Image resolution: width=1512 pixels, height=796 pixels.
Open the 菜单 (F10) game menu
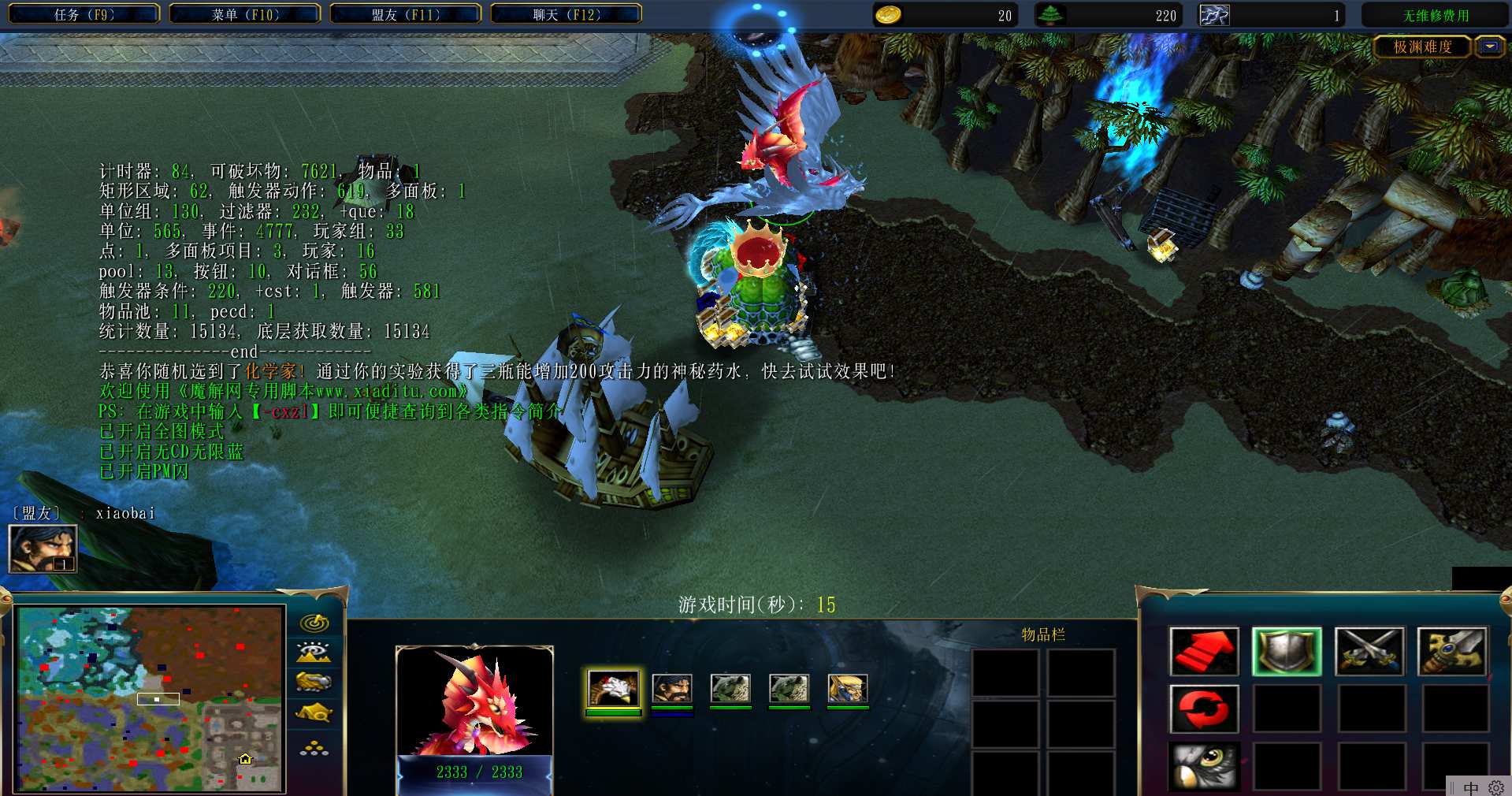(x=245, y=14)
